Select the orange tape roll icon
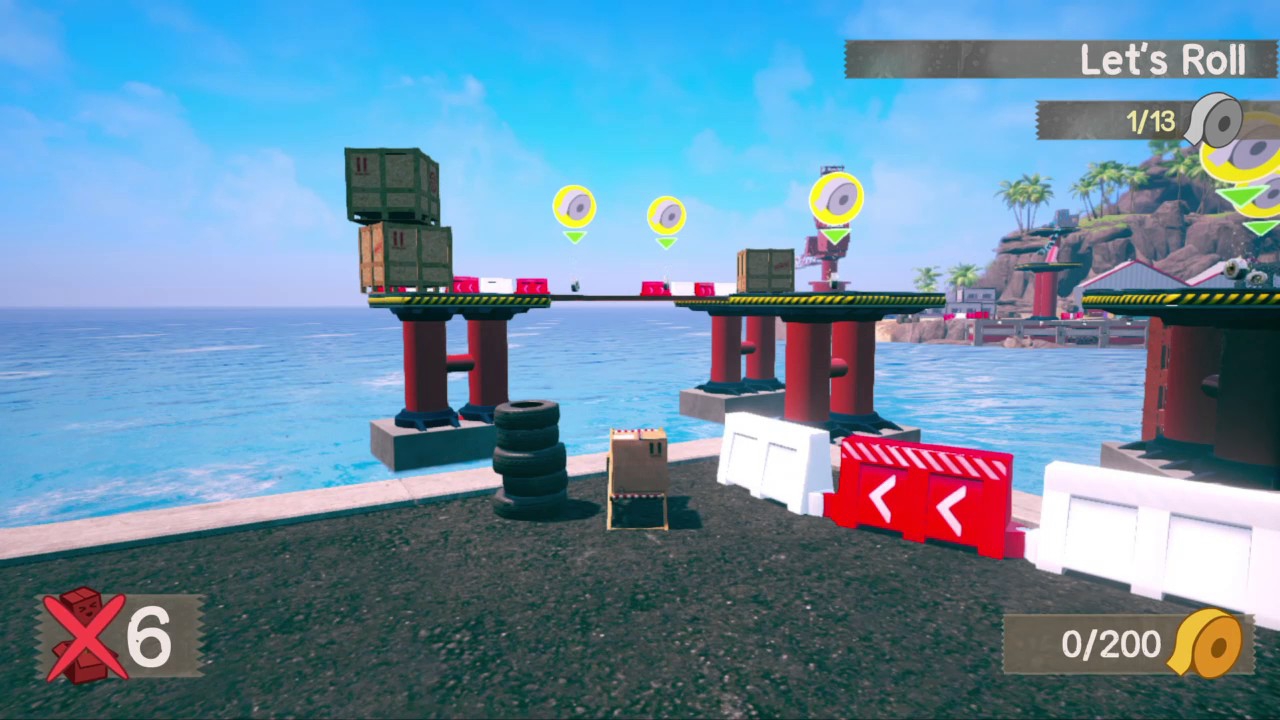This screenshot has height=720, width=1280. 1208,643
